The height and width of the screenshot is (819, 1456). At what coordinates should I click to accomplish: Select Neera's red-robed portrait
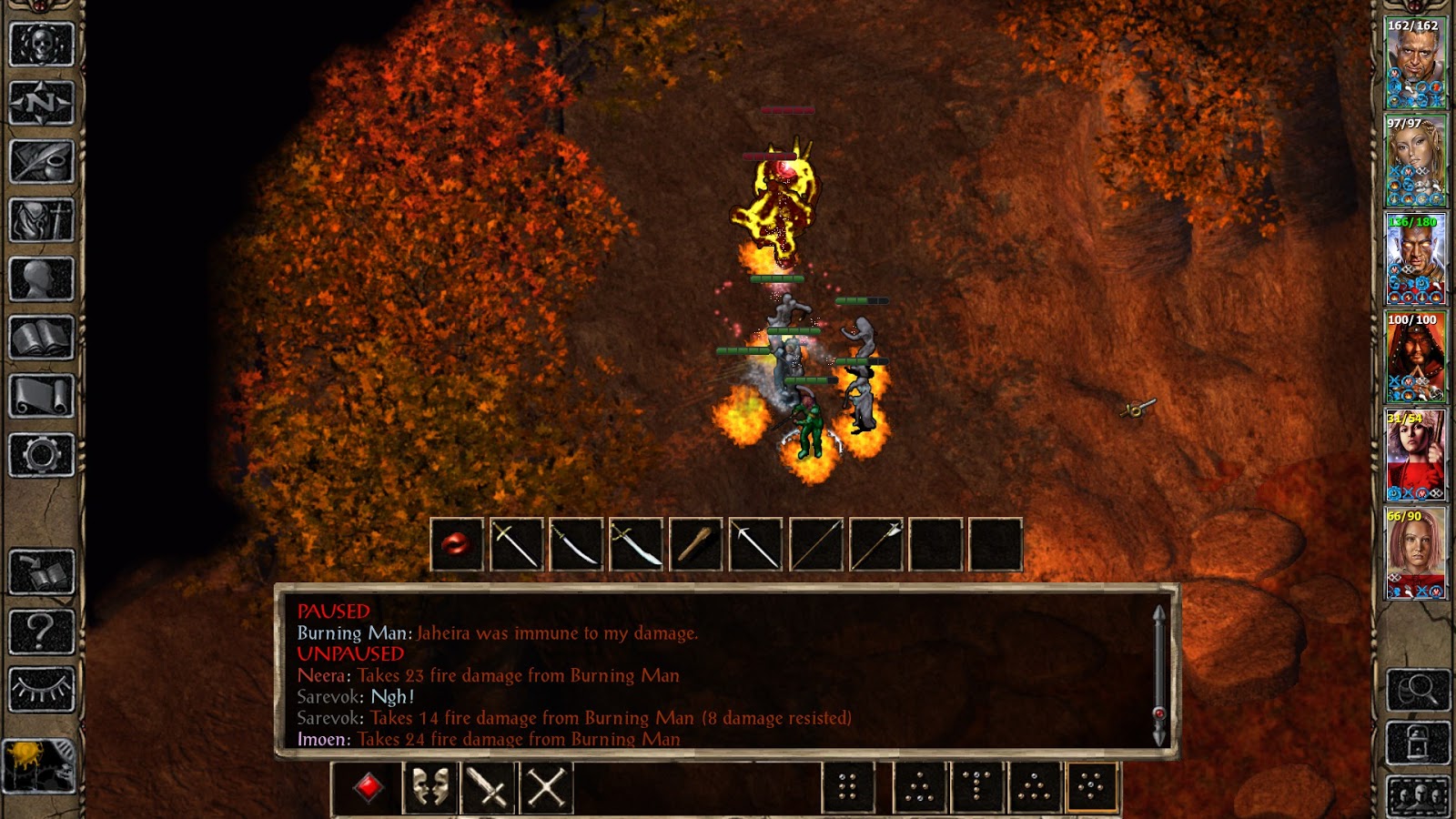click(1415, 457)
